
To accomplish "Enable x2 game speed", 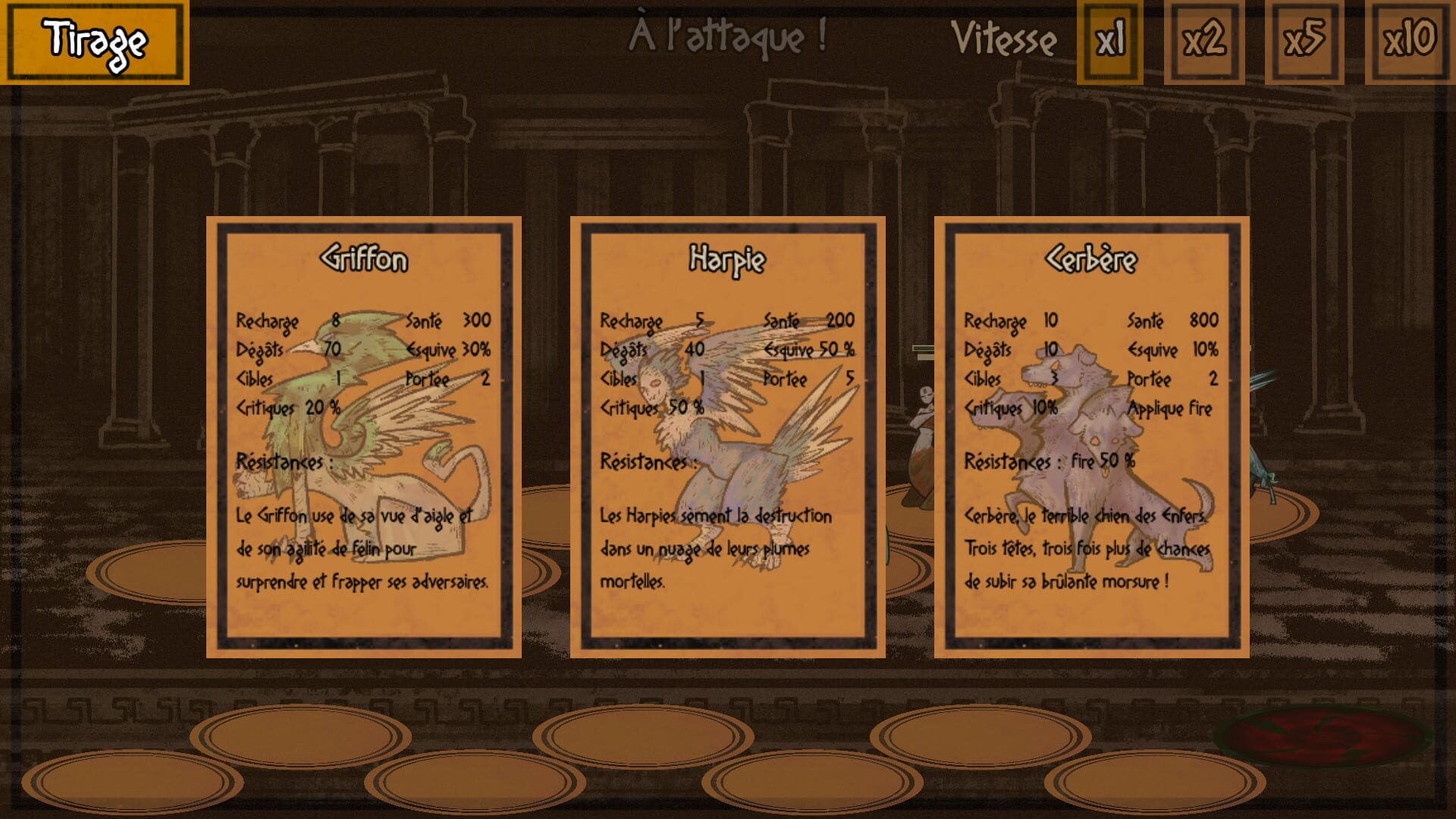I will pos(1204,40).
